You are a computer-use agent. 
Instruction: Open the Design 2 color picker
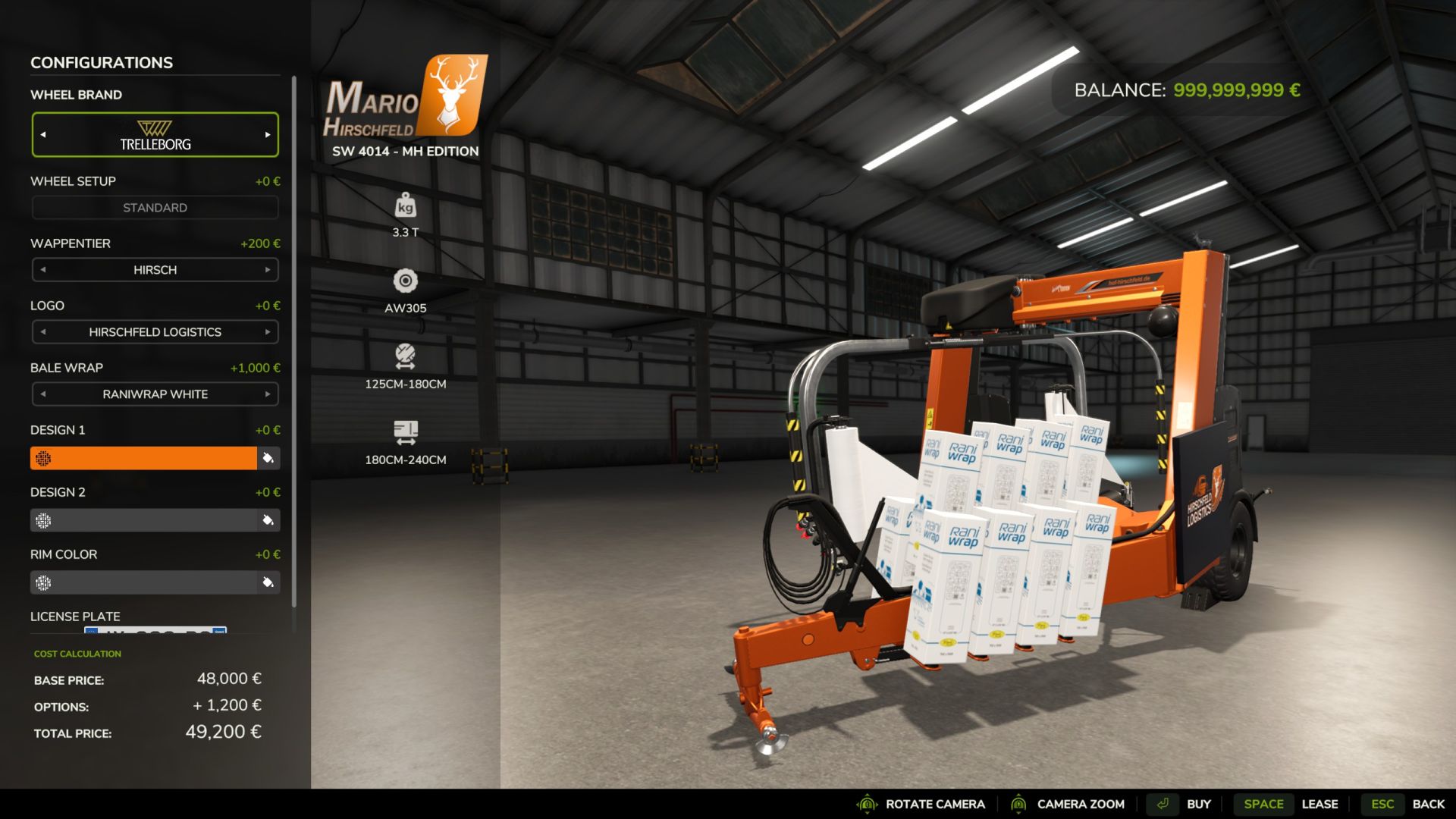coord(144,520)
